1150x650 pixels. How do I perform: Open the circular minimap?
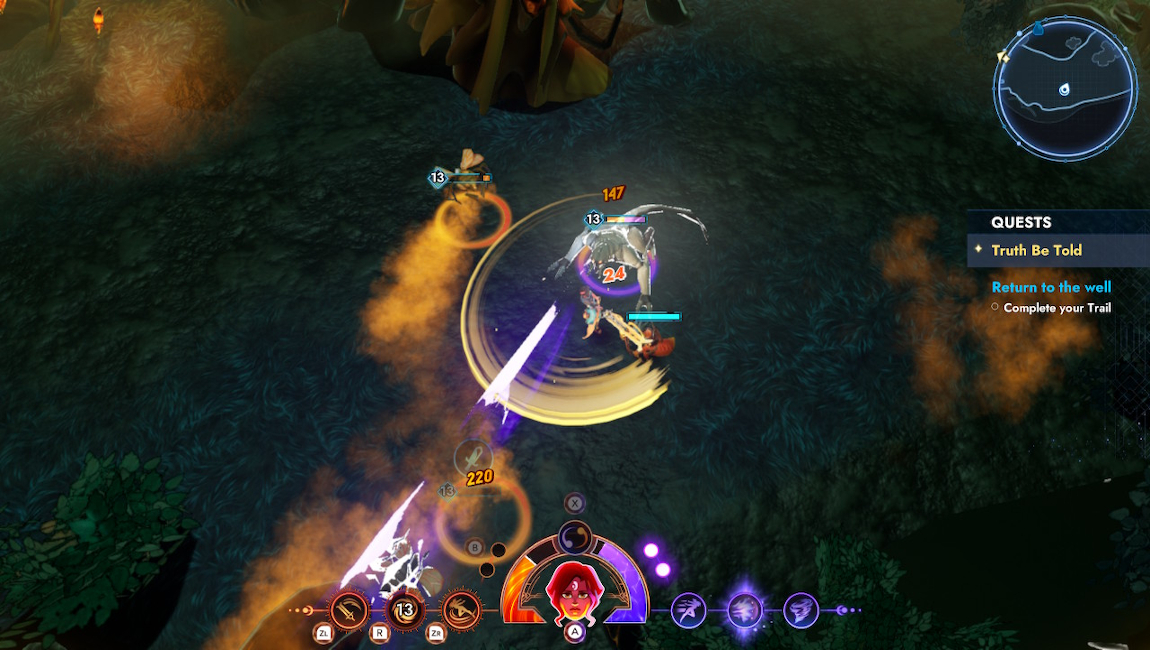[x=1064, y=87]
